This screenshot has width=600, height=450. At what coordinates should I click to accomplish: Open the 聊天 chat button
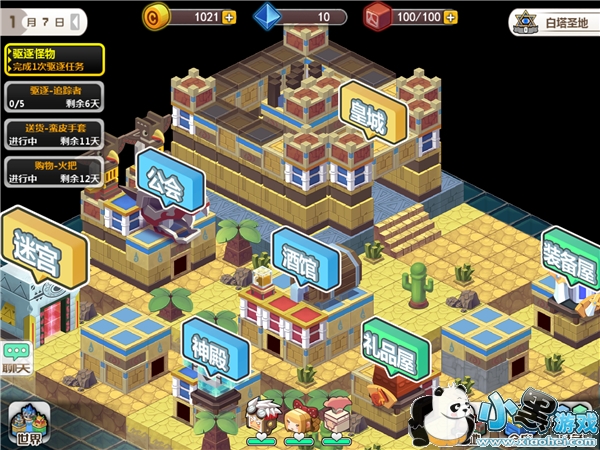tap(17, 357)
